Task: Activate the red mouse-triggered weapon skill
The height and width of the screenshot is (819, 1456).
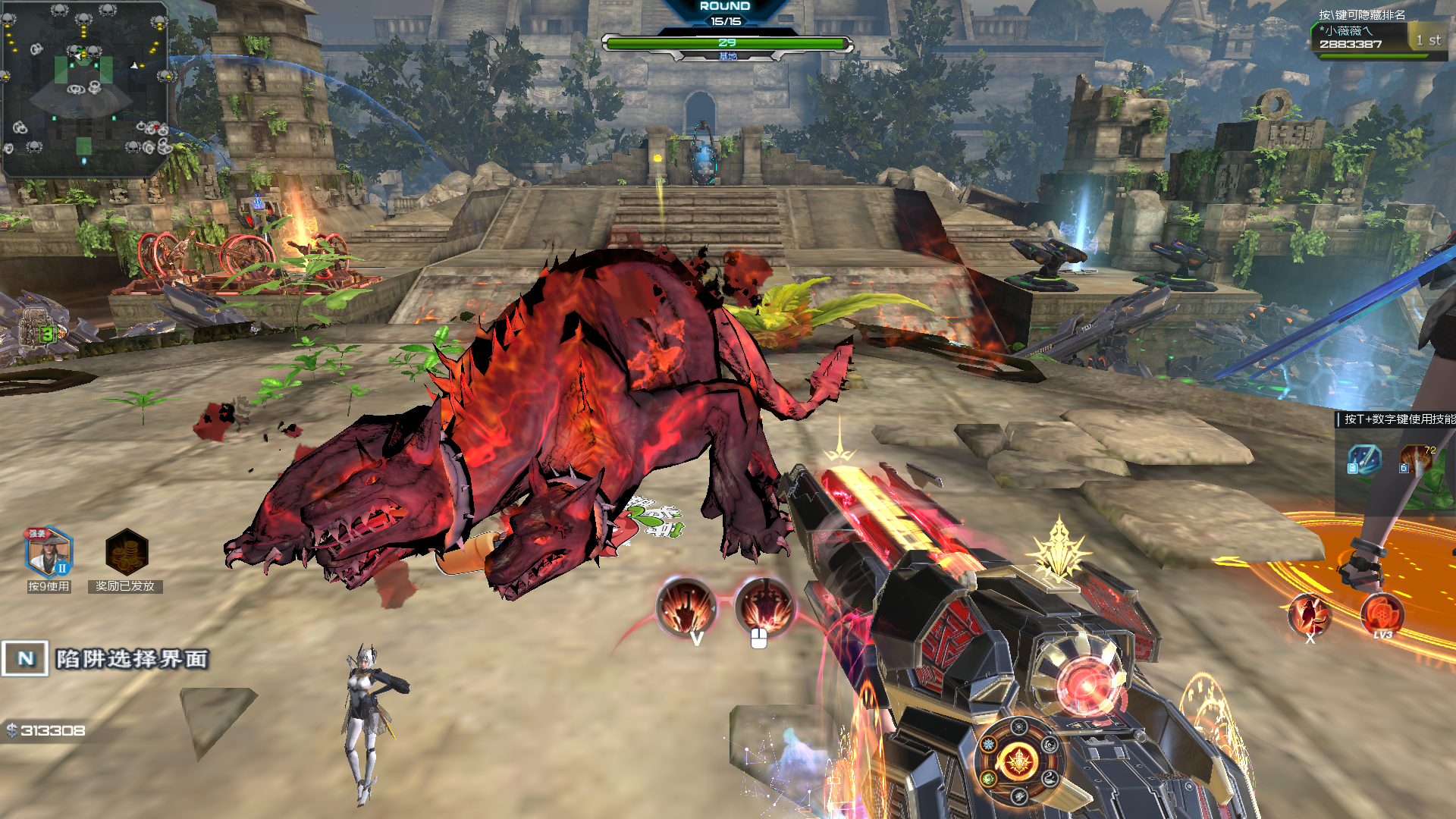Action: [x=764, y=607]
